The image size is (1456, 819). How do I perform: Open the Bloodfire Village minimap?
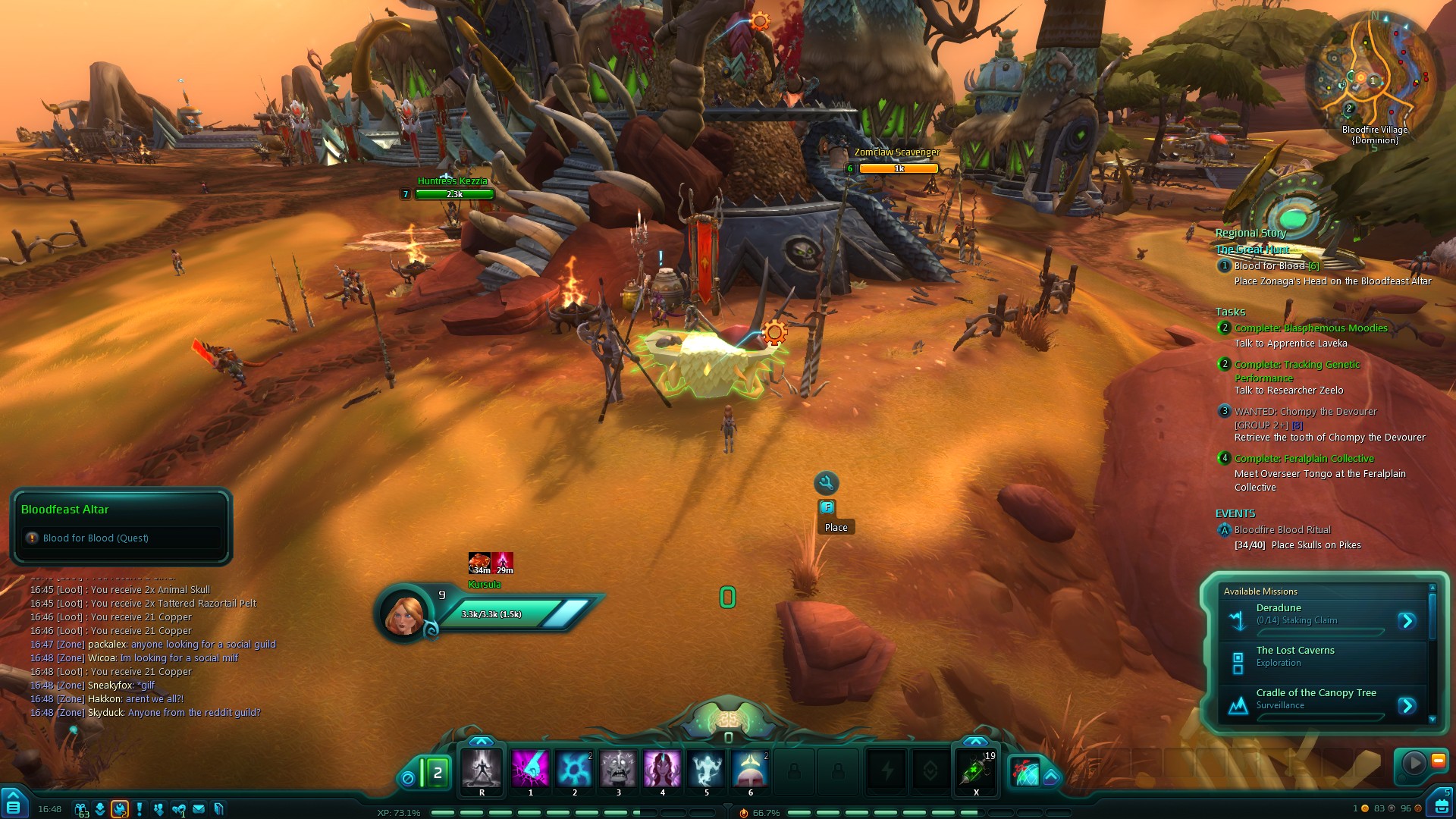[x=1374, y=77]
